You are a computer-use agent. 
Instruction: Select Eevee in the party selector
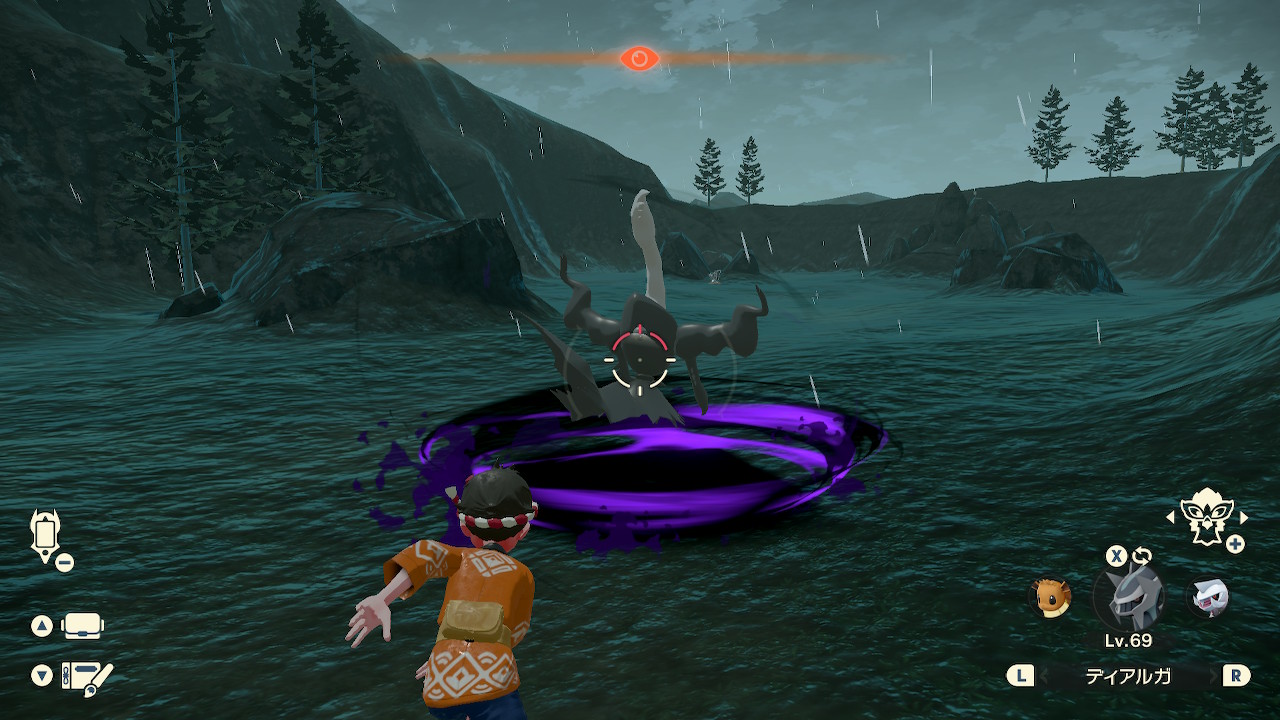tap(1051, 597)
